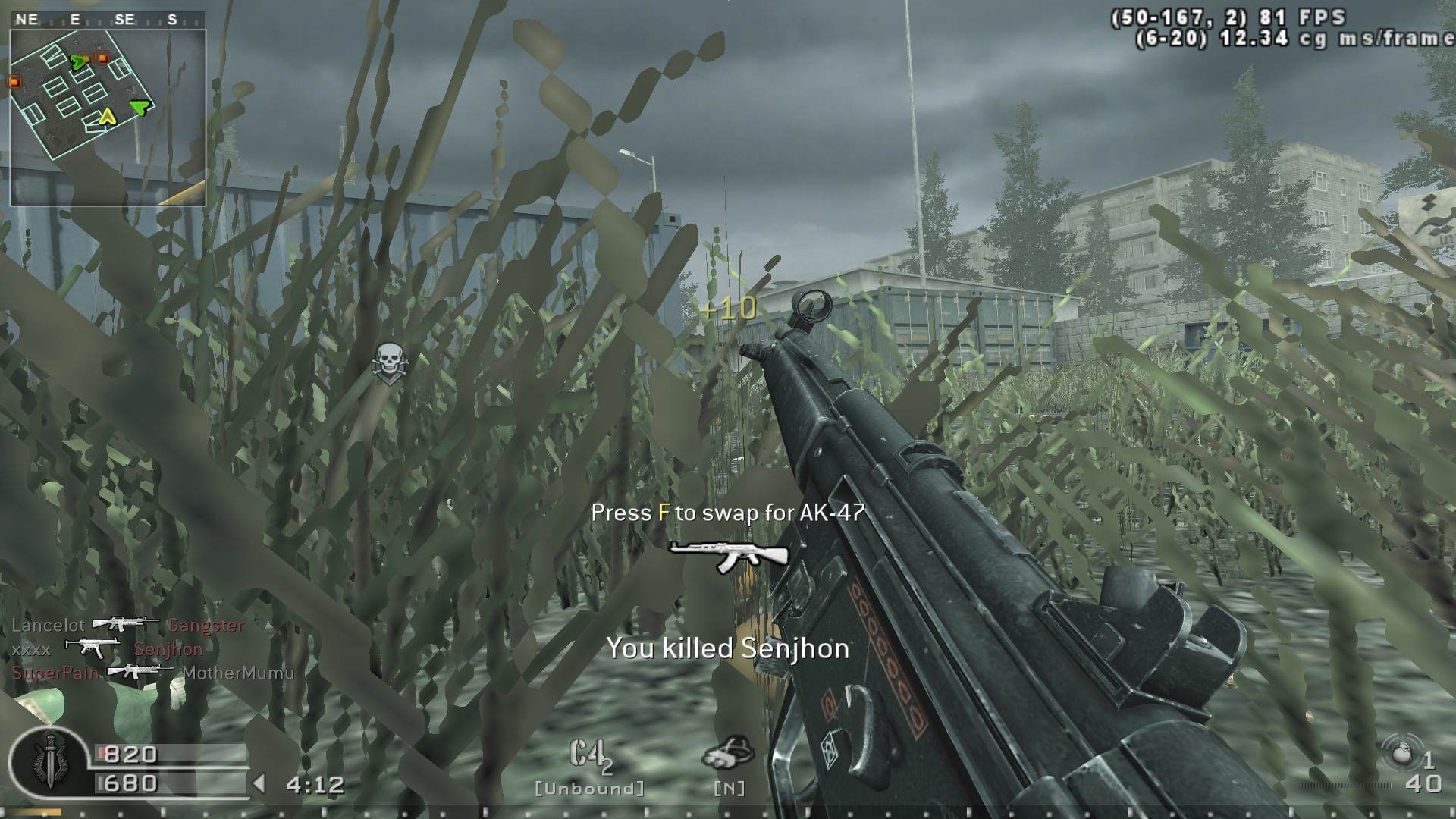
Task: Click the [Unbound] label under the C4
Action: click(588, 789)
